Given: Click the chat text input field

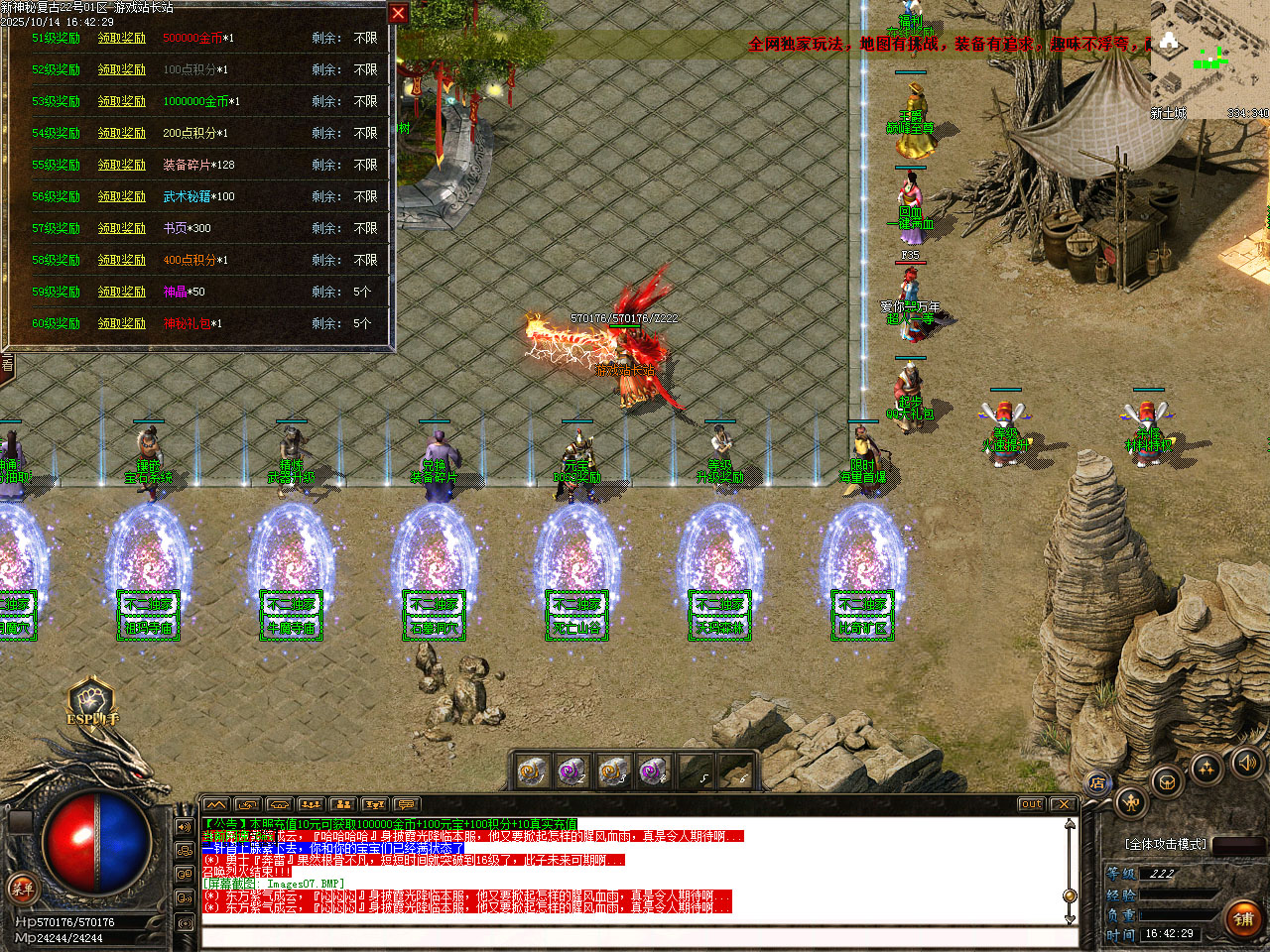Looking at the screenshot, I should pos(635,937).
